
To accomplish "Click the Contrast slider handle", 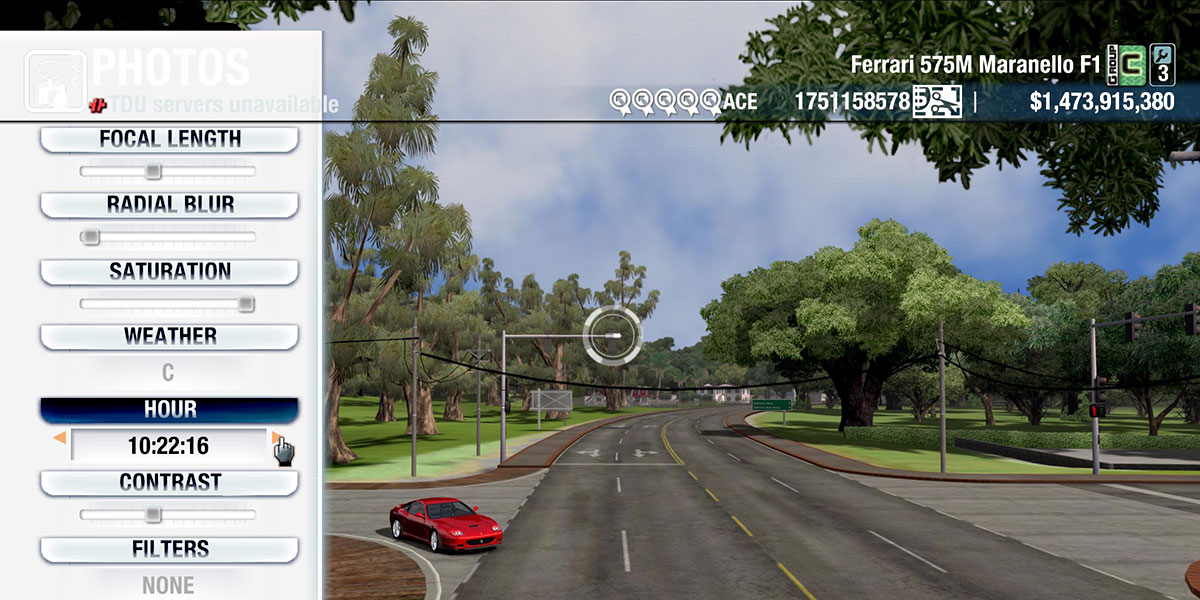I will click(152, 515).
